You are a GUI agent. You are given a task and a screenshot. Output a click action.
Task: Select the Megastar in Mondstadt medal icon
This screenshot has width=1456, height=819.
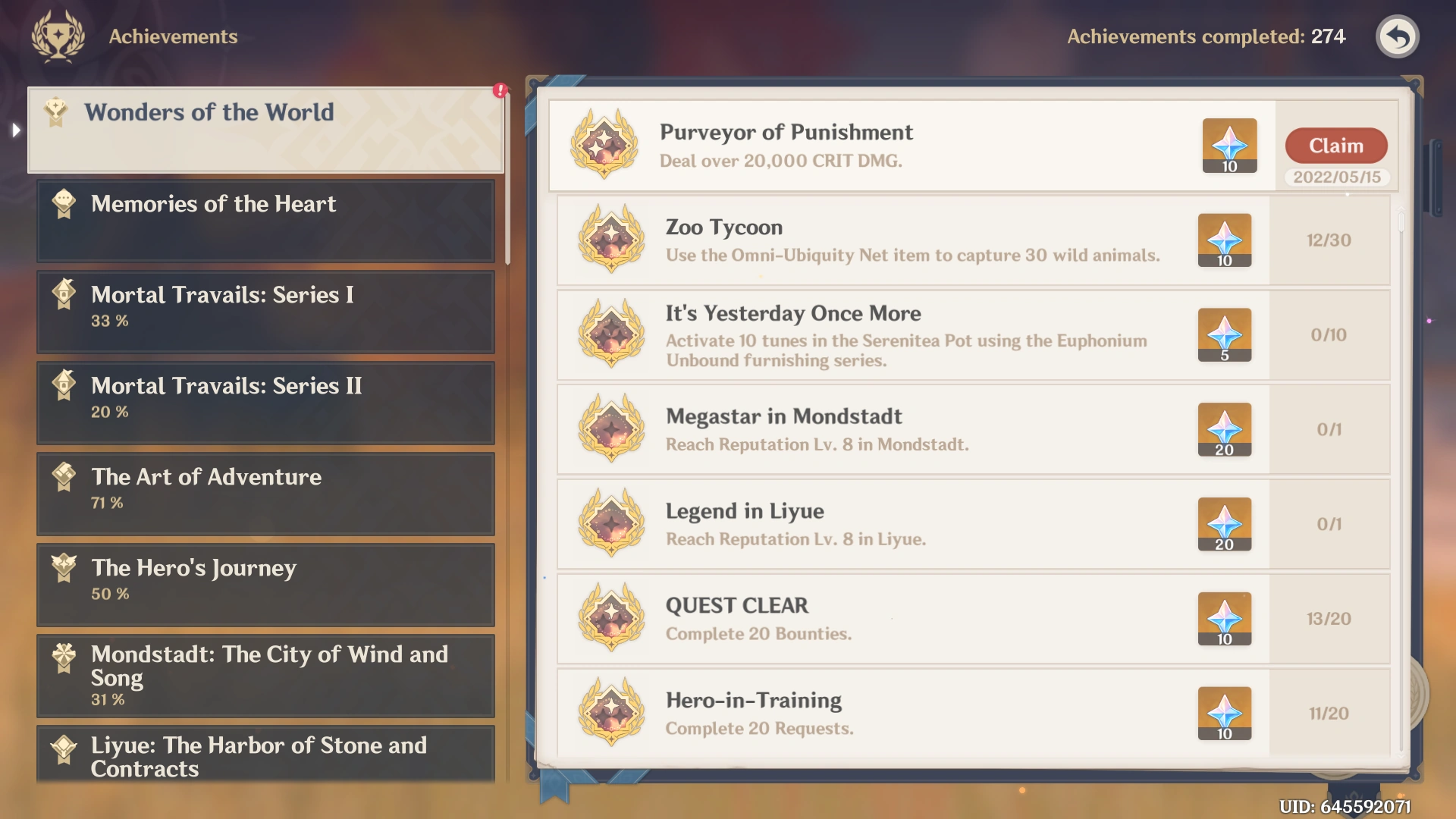tap(612, 429)
